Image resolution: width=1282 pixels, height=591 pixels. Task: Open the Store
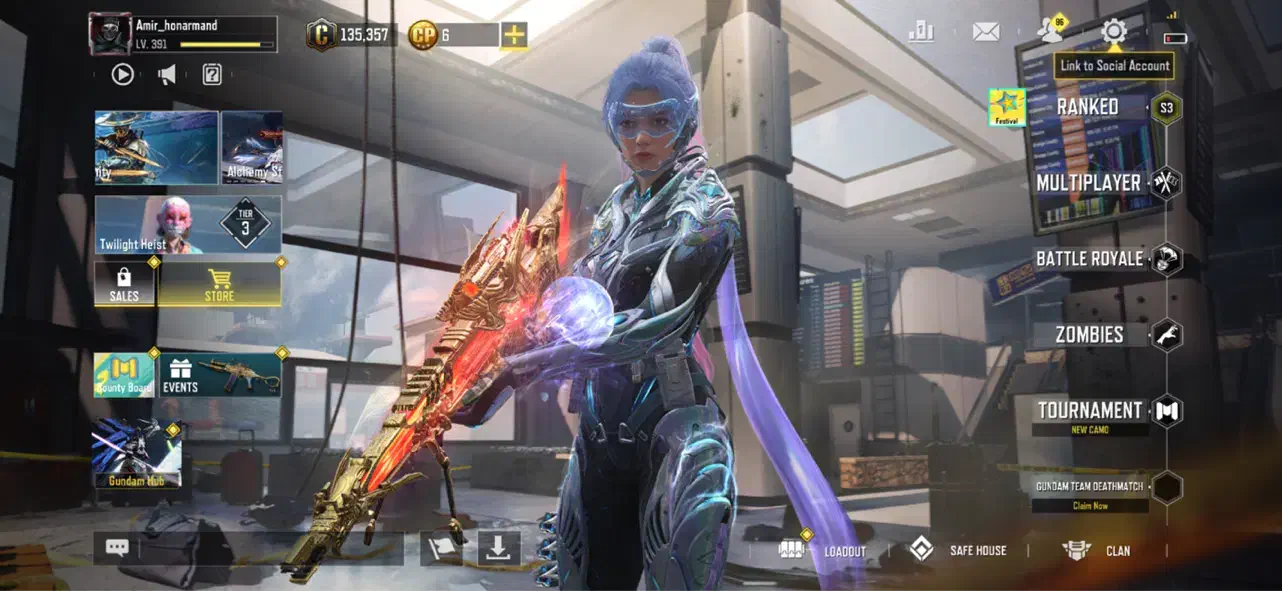[x=219, y=284]
